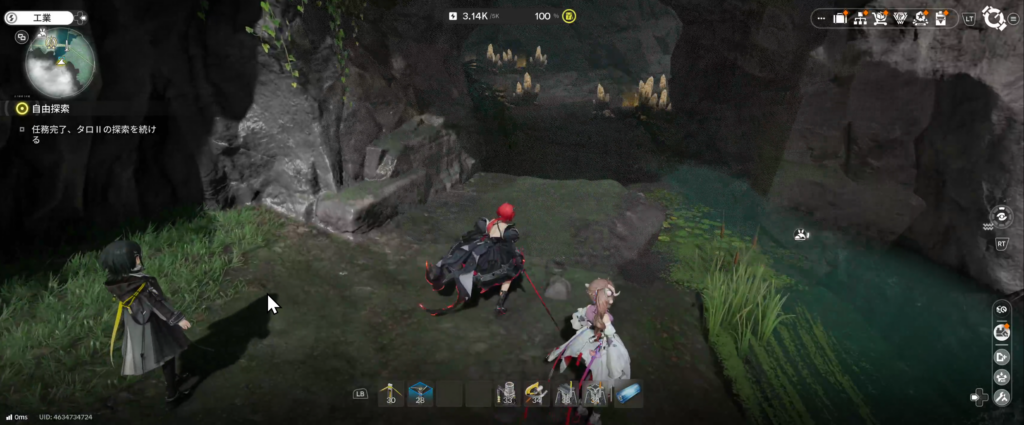Open the org-chart tree icon menu
Viewport: 1024px width, 425px height.
coord(858,17)
